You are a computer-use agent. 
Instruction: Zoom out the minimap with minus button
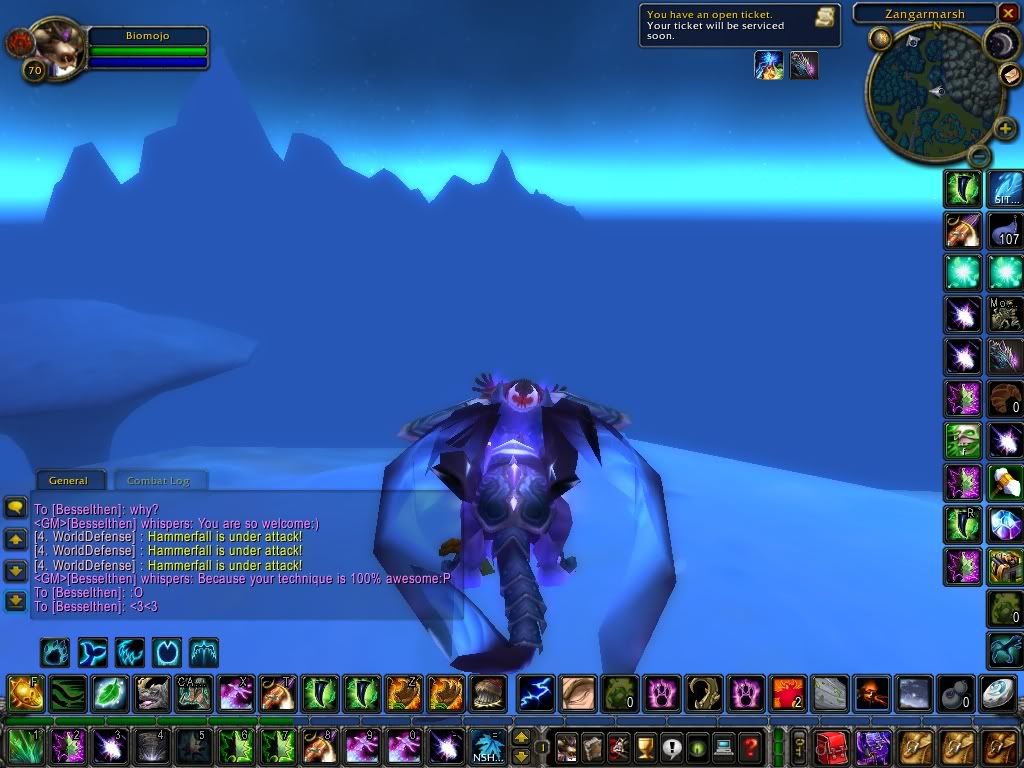980,156
